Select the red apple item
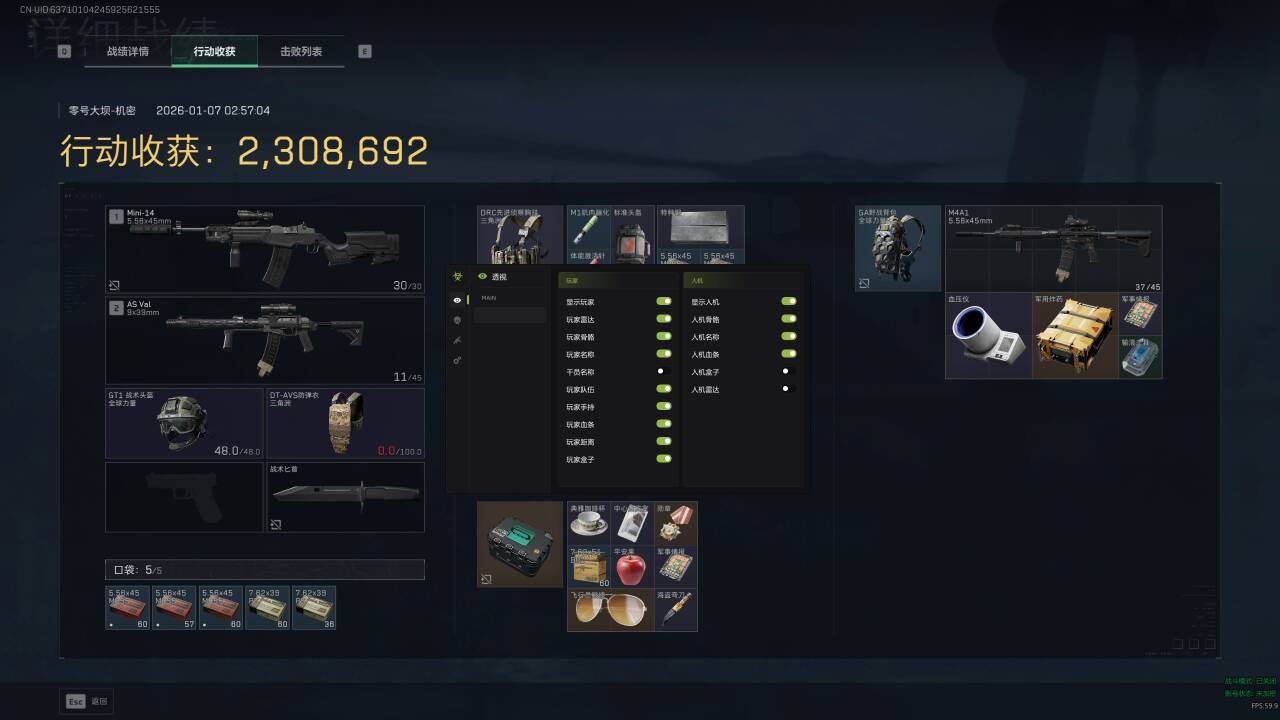 [x=631, y=567]
